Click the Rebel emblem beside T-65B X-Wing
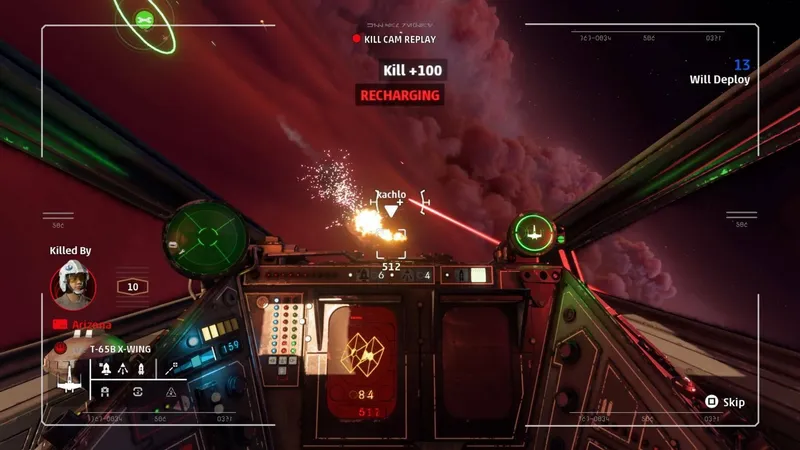 (61, 349)
